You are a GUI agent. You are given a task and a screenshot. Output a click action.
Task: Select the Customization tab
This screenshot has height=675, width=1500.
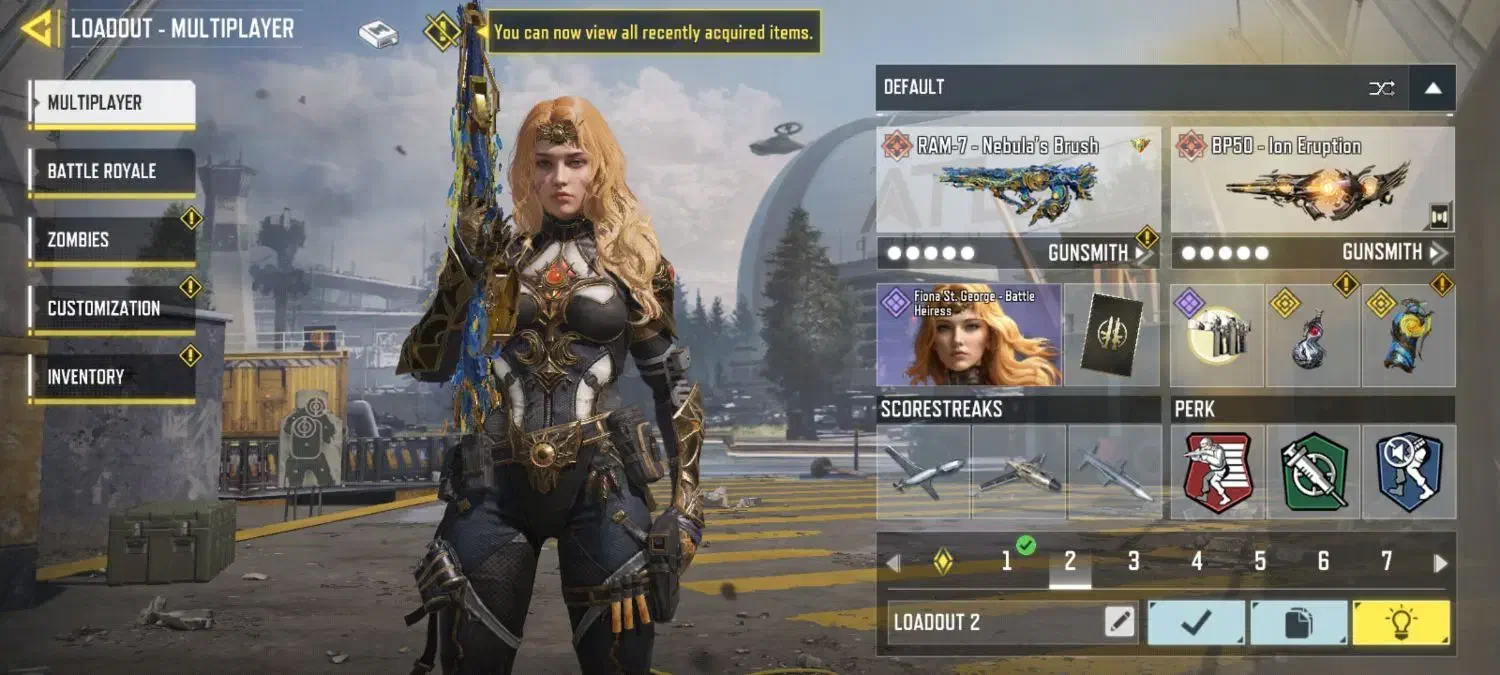tap(111, 309)
